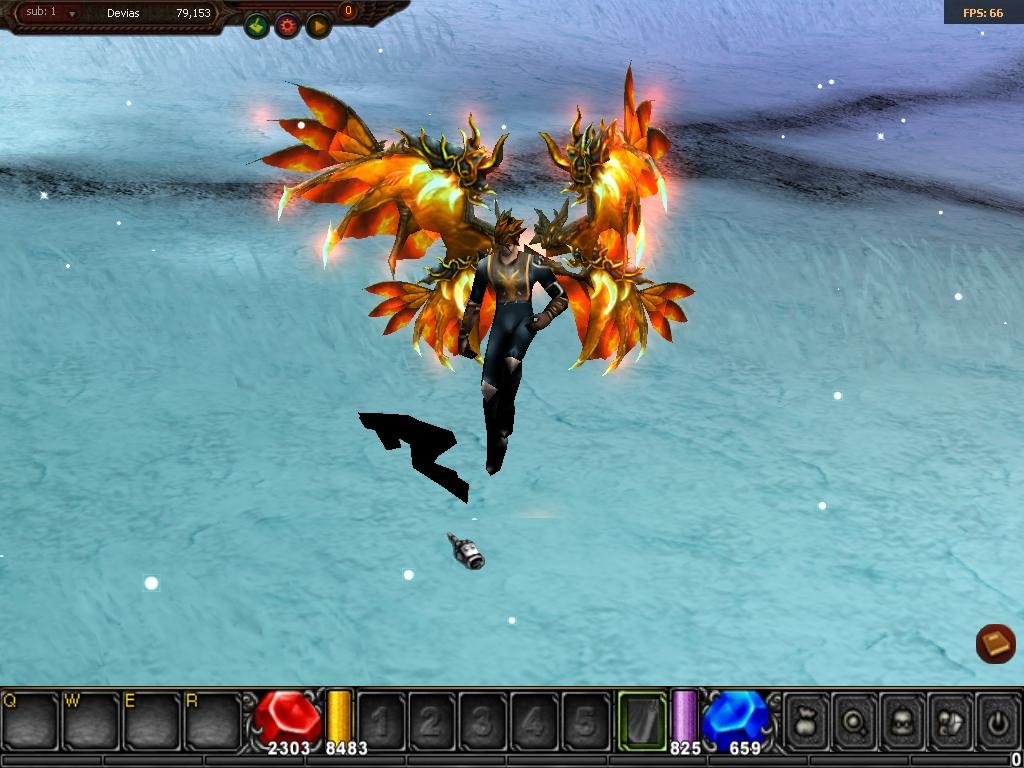Open the red gear settings button
Screen dimensions: 1024x768
coord(288,26)
